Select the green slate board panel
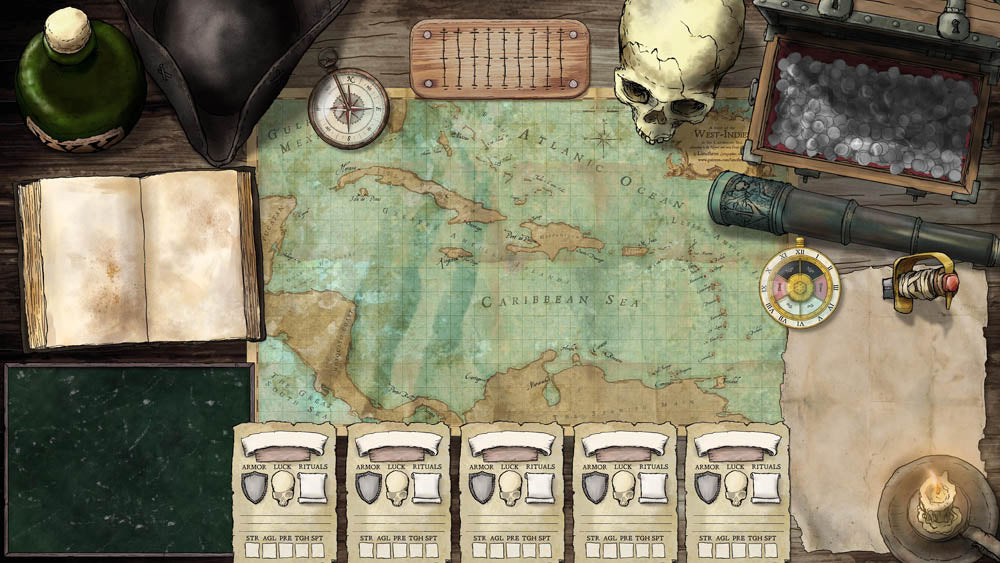Viewport: 1000px width, 563px height. click(x=127, y=458)
